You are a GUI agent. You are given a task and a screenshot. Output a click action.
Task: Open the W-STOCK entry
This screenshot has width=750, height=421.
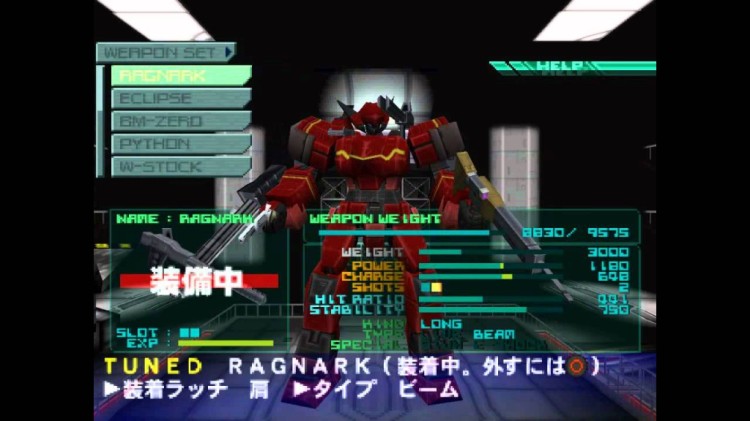180,167
